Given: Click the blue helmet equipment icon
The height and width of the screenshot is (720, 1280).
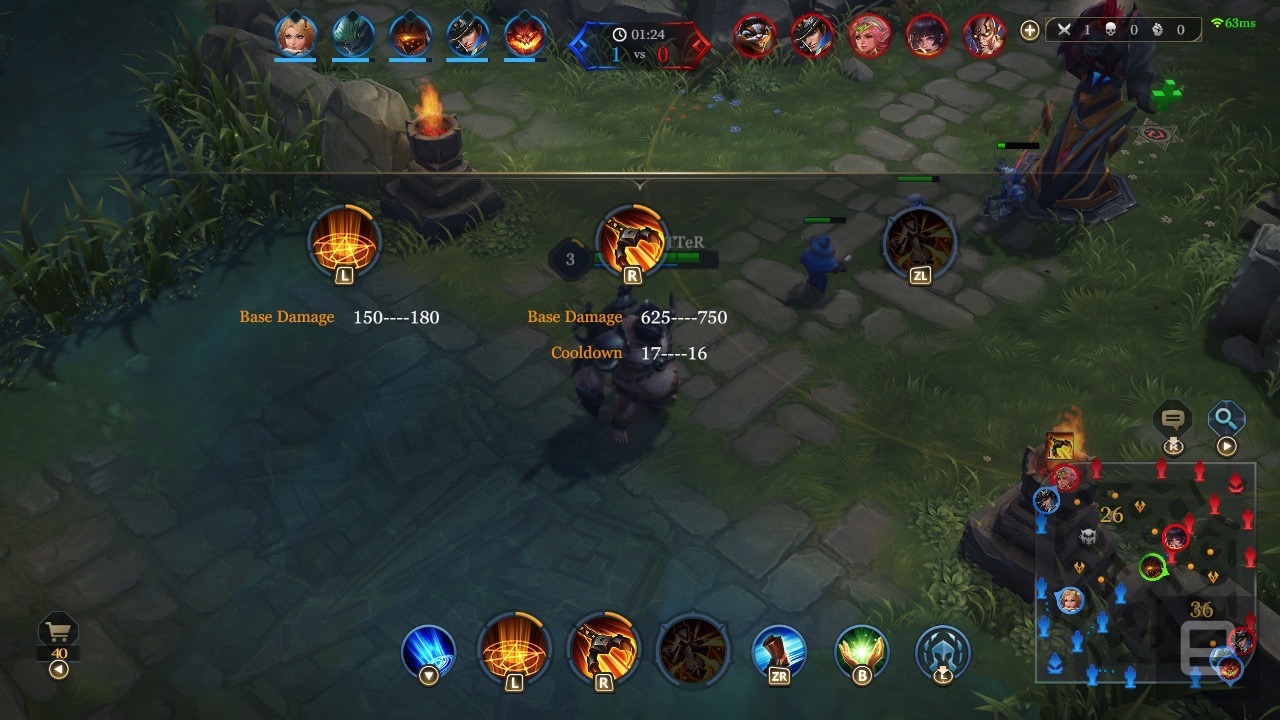Looking at the screenshot, I should (942, 651).
